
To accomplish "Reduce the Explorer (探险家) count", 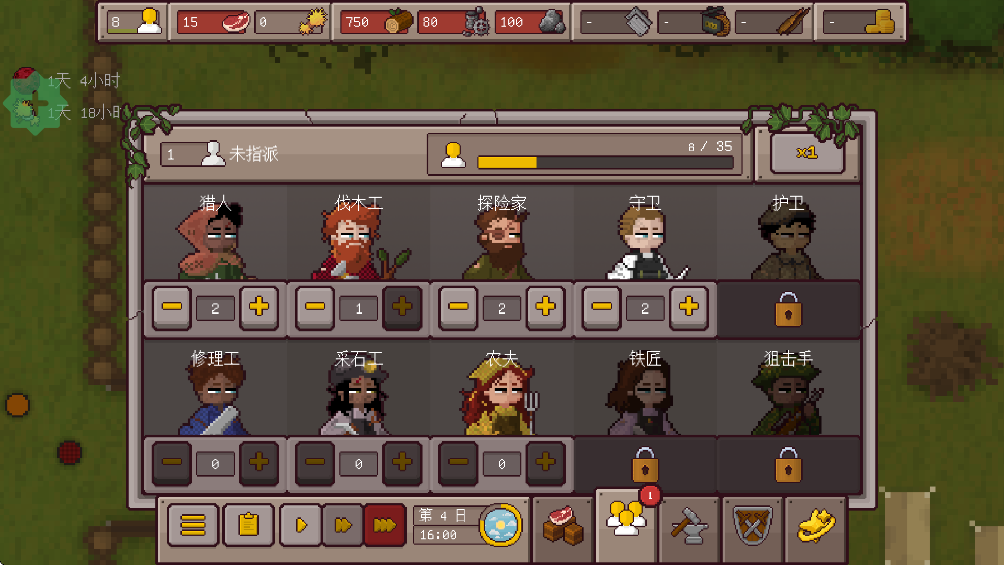I will (x=458, y=308).
